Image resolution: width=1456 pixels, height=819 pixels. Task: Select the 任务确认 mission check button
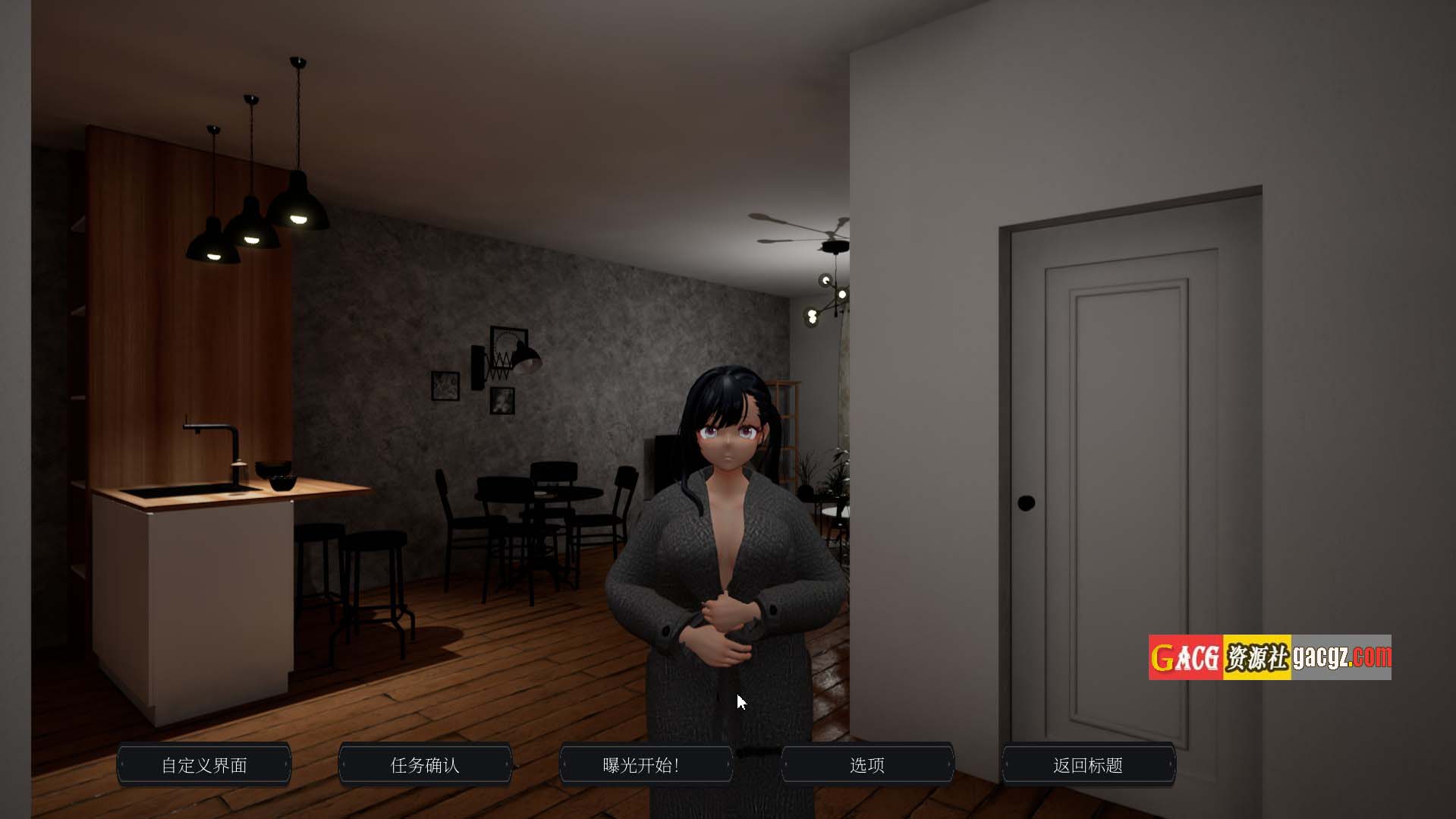(x=425, y=764)
